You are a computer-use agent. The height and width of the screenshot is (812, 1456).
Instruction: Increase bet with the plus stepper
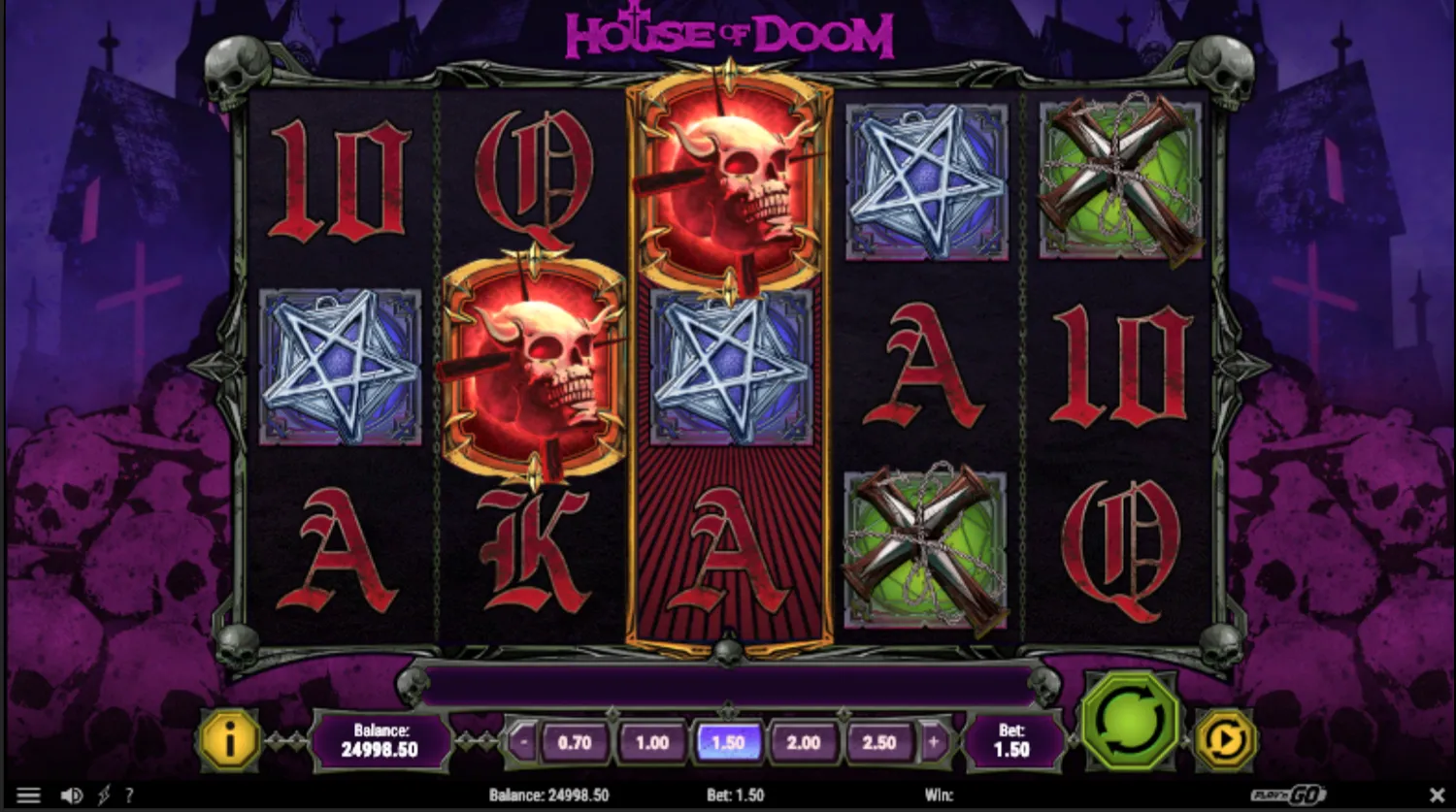click(x=933, y=741)
